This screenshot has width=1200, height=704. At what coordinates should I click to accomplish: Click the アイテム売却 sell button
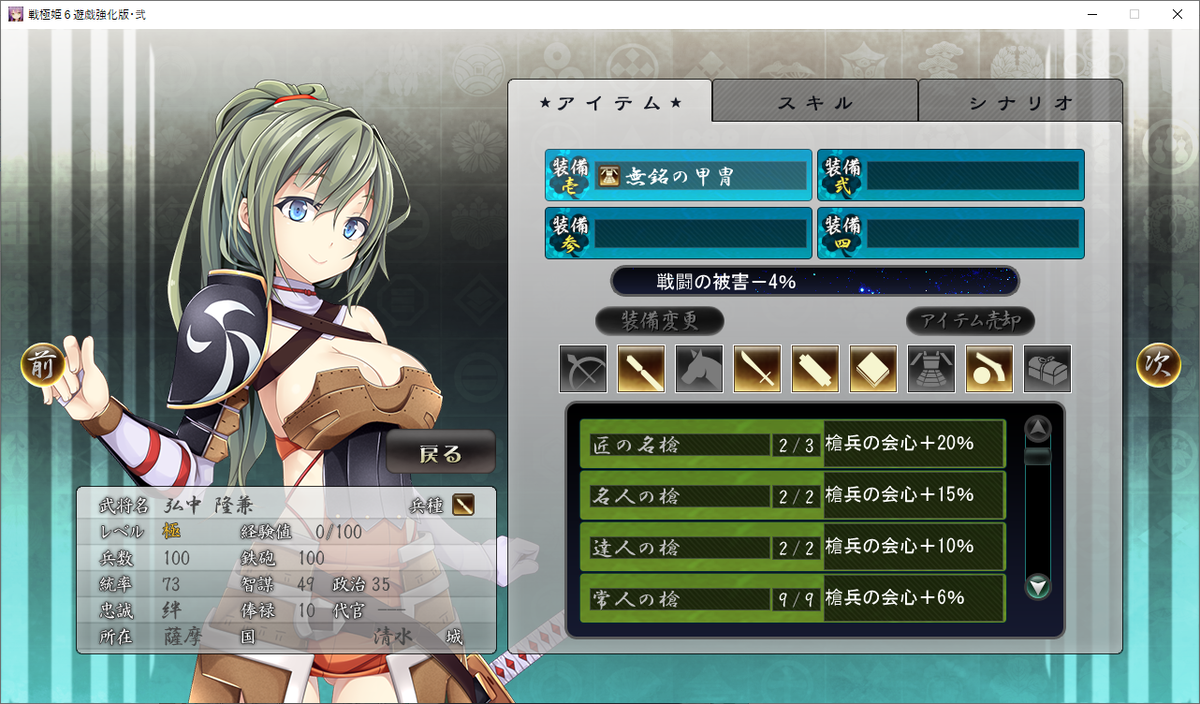pyautogui.click(x=970, y=321)
